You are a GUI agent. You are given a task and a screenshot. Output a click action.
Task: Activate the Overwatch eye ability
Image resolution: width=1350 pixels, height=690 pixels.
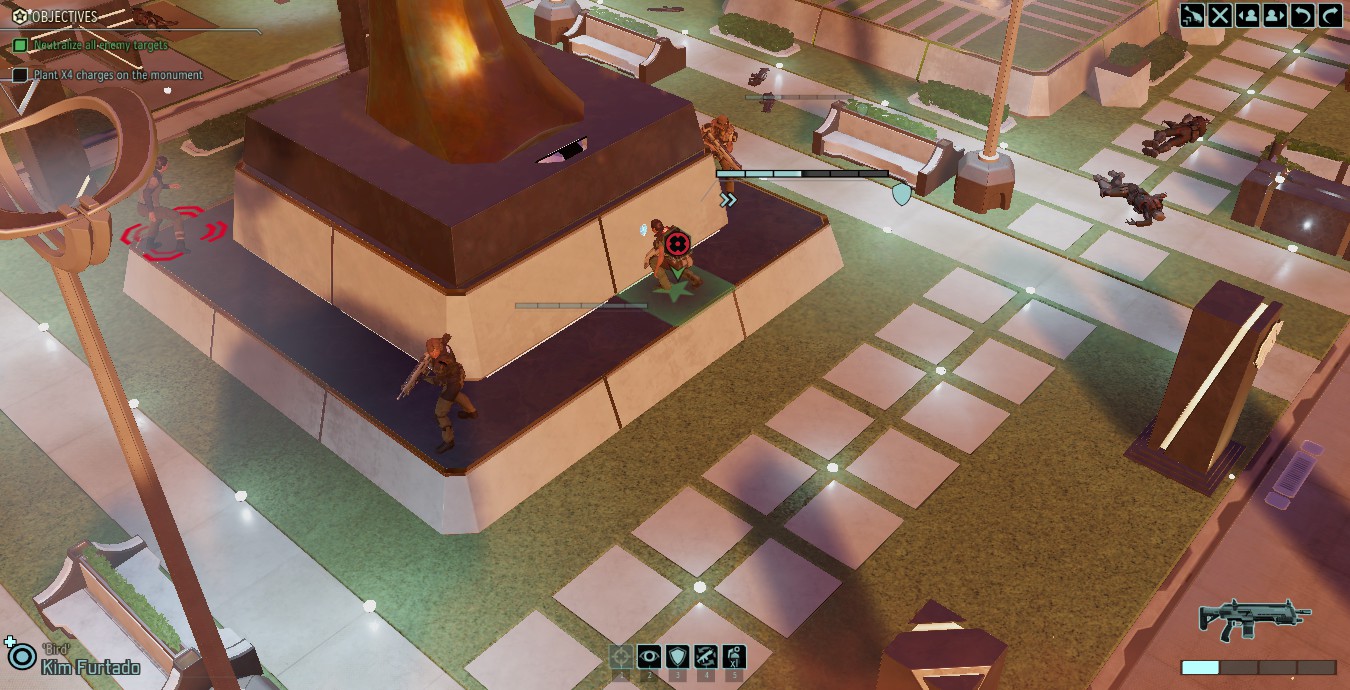pyautogui.click(x=649, y=657)
